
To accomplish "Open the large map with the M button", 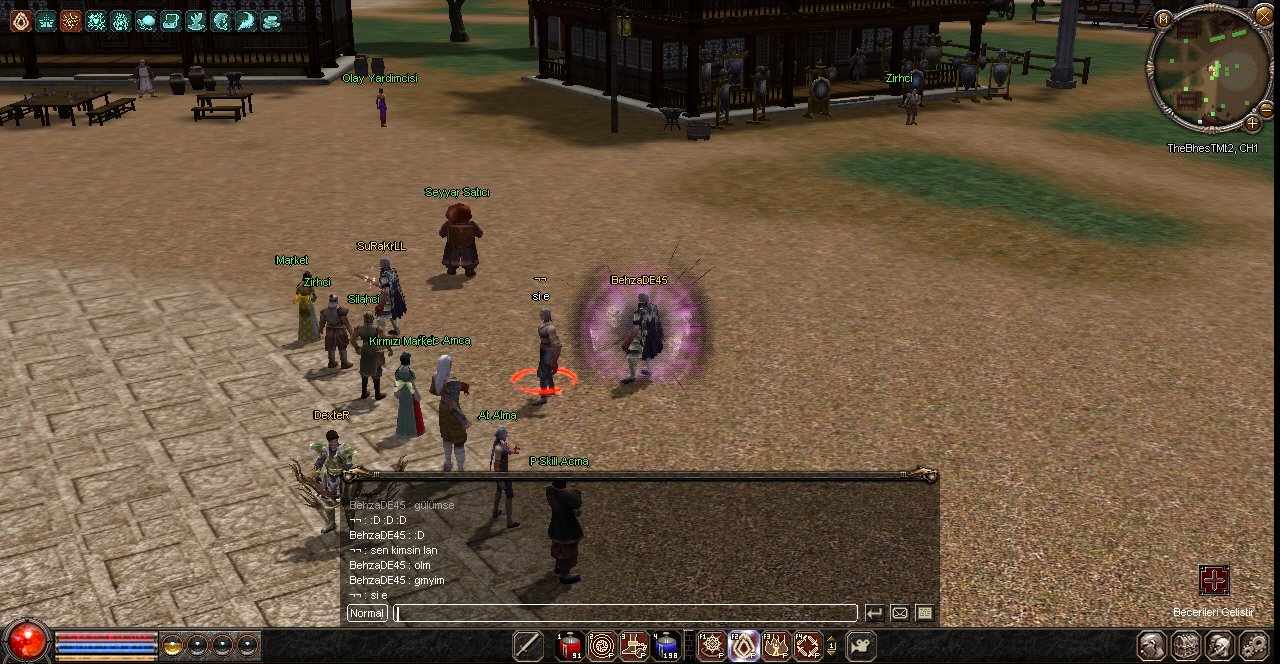I will pos(1163,19).
